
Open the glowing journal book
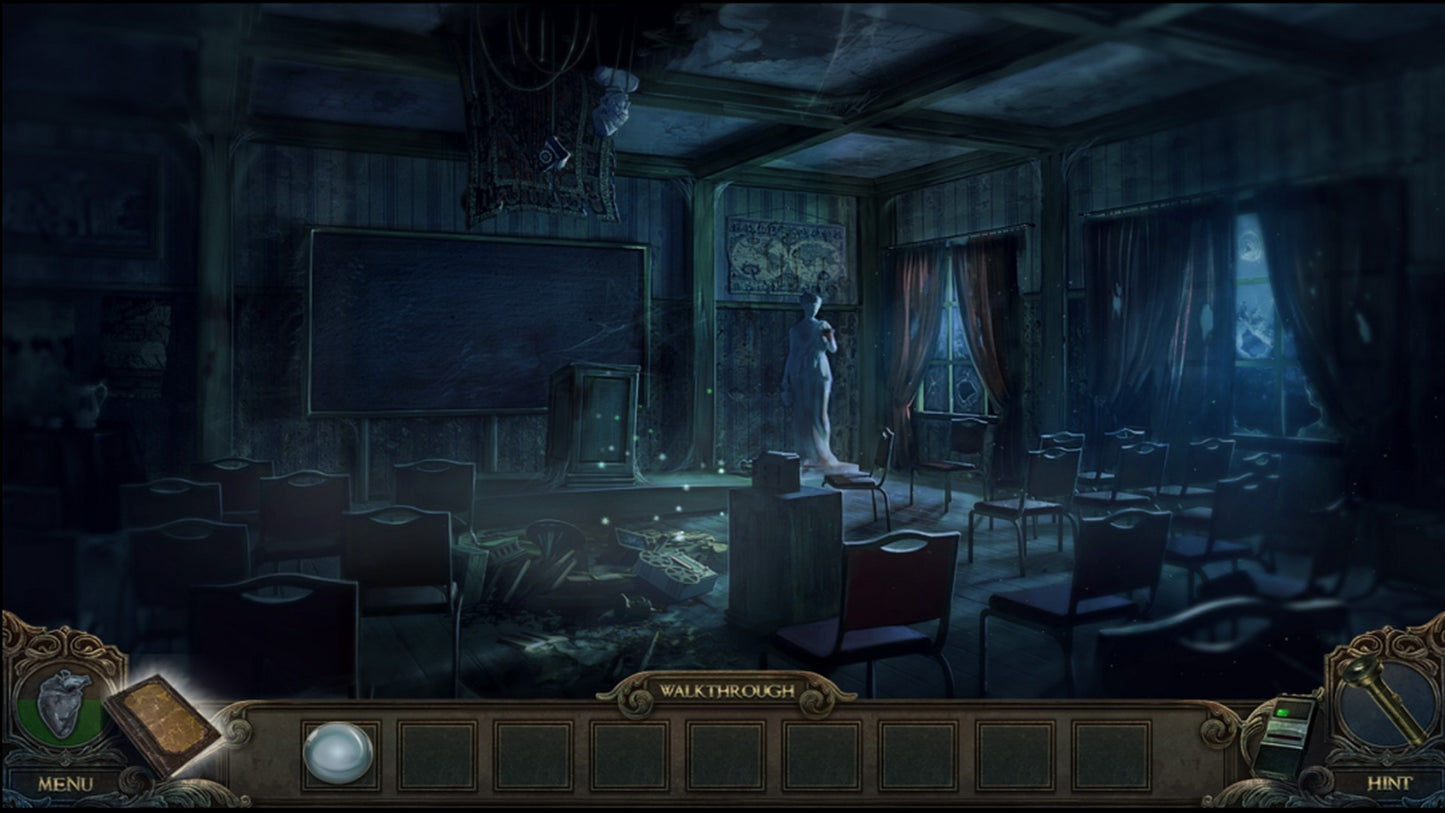(x=161, y=725)
